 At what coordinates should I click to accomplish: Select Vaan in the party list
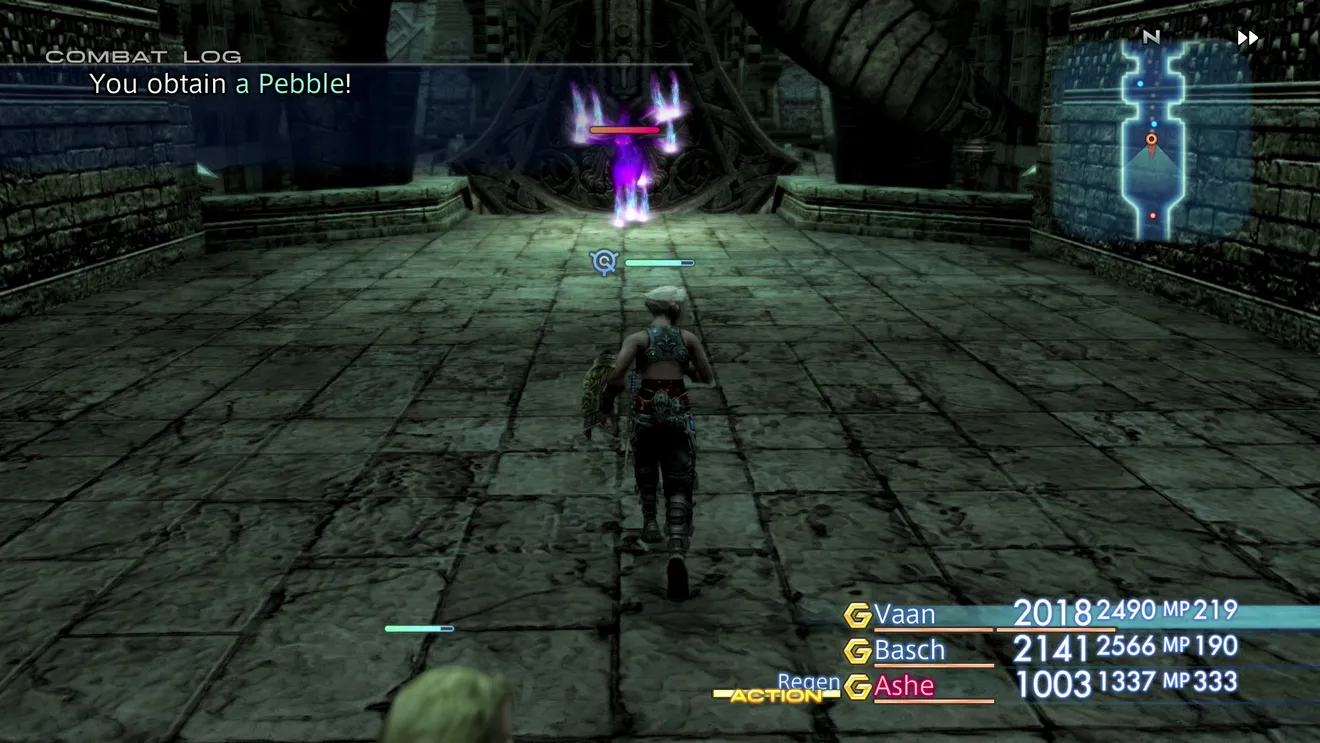[x=905, y=614]
